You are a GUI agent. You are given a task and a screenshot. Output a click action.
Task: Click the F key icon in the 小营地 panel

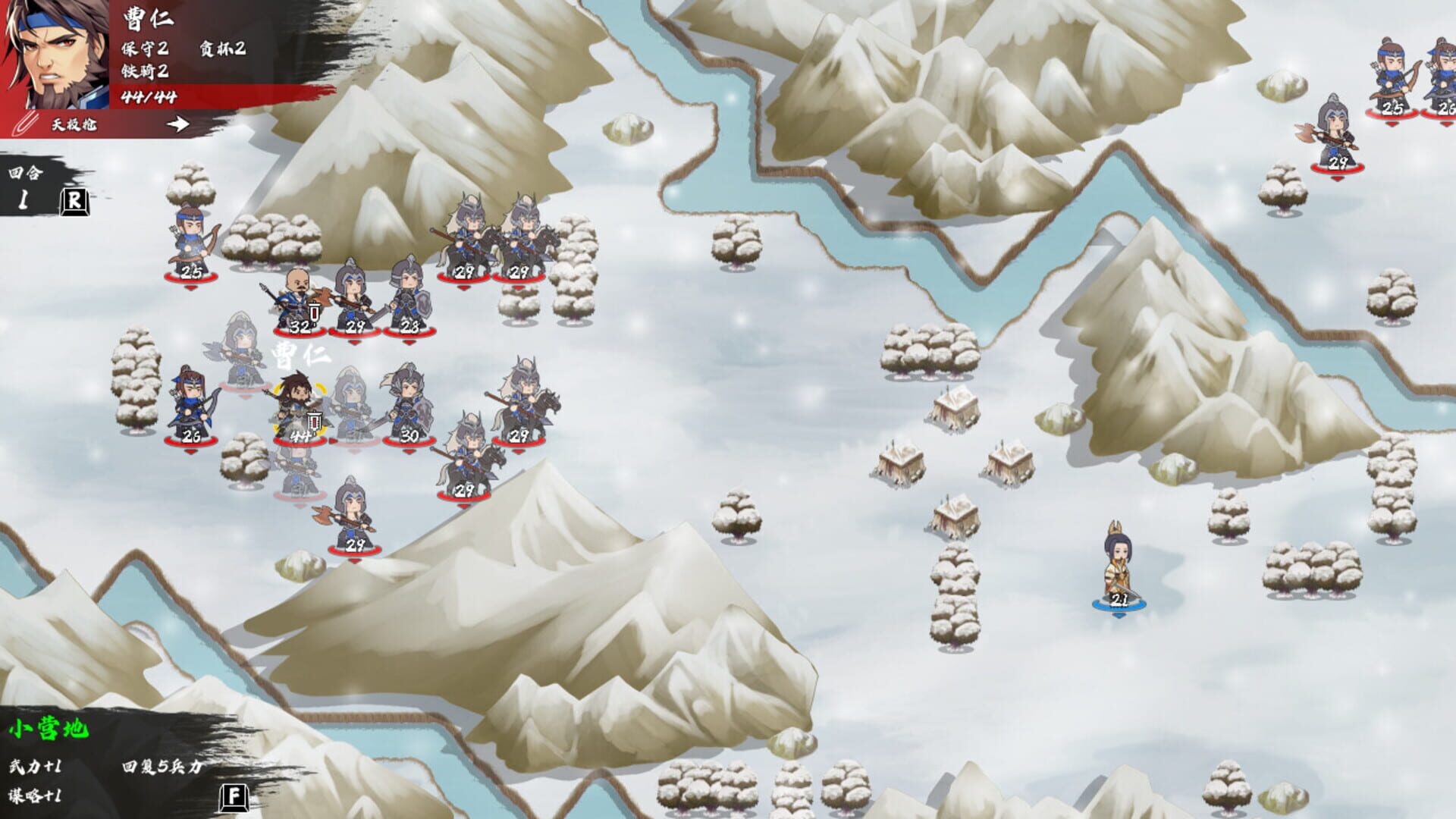click(235, 795)
